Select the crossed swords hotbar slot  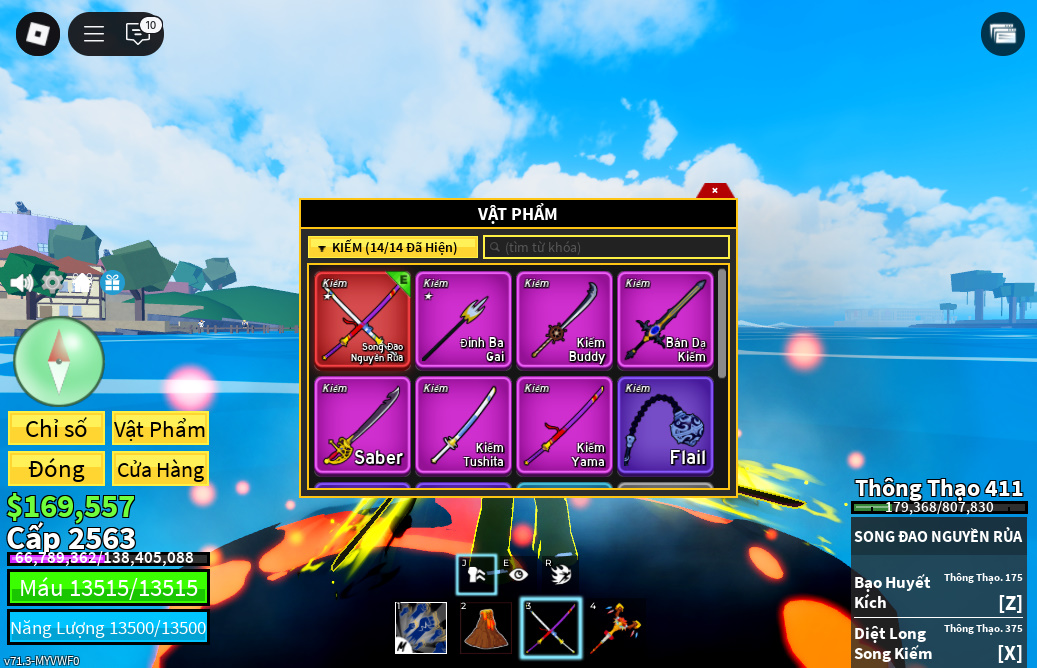(x=550, y=628)
